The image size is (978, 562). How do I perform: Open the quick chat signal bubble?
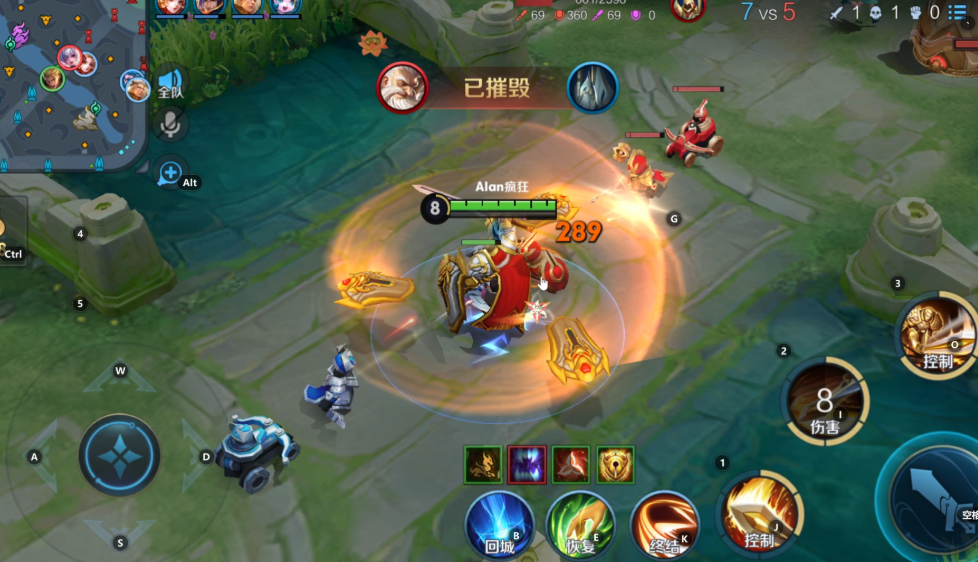170,173
